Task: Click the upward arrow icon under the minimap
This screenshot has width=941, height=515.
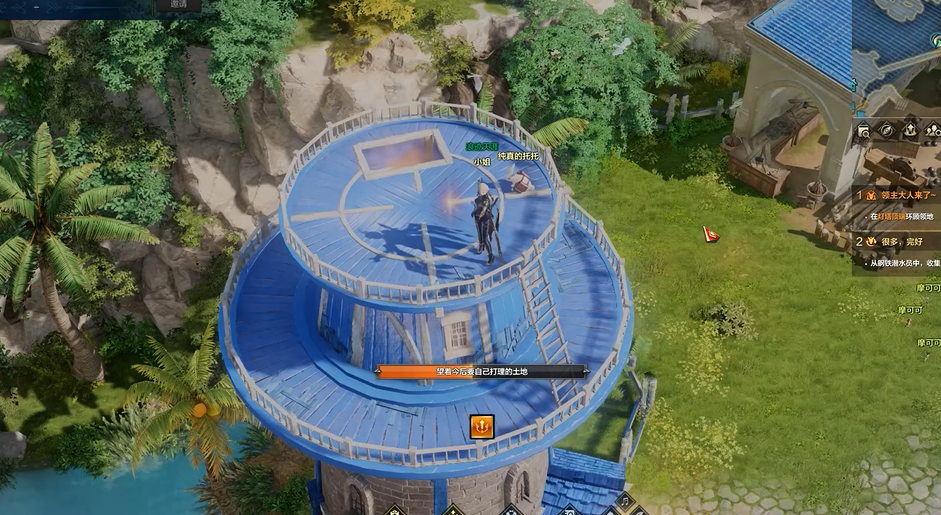Action: [x=910, y=129]
